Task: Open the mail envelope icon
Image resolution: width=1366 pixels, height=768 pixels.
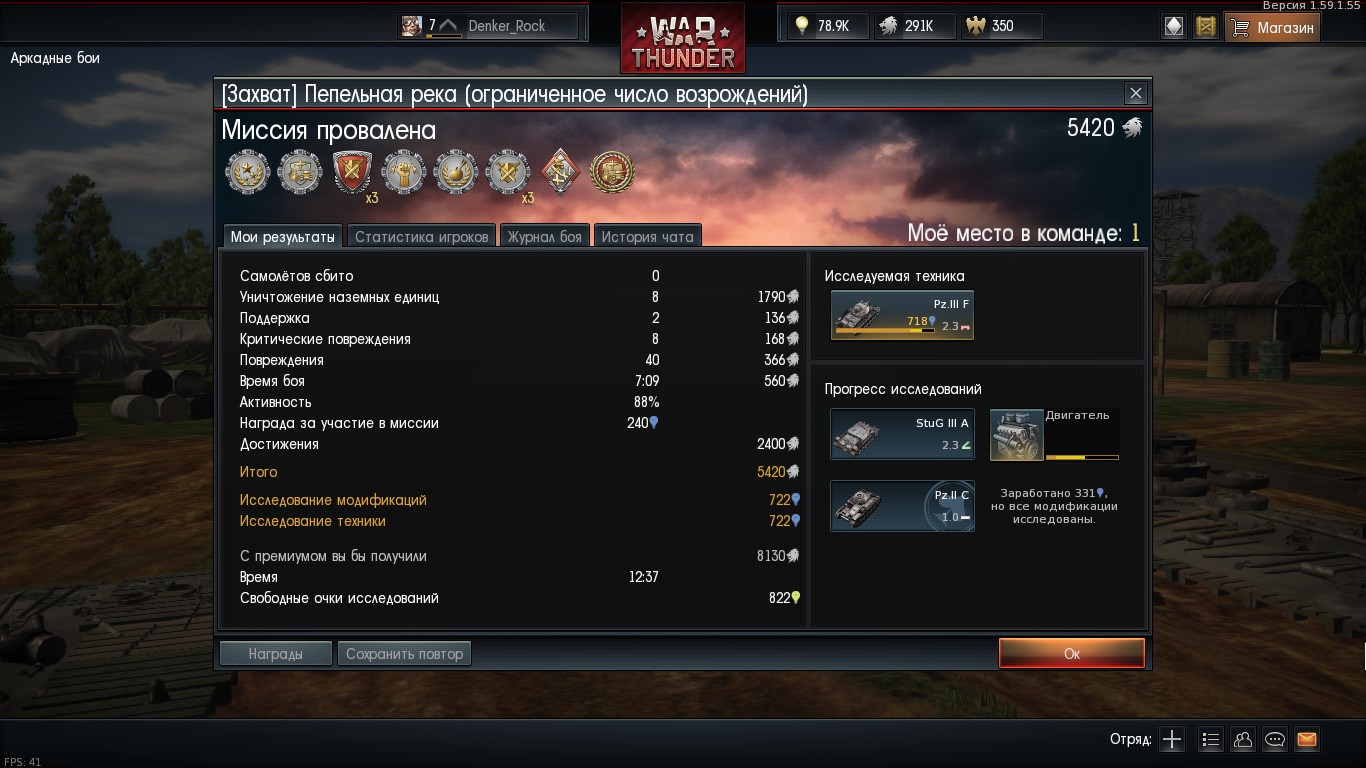Action: (x=1306, y=740)
